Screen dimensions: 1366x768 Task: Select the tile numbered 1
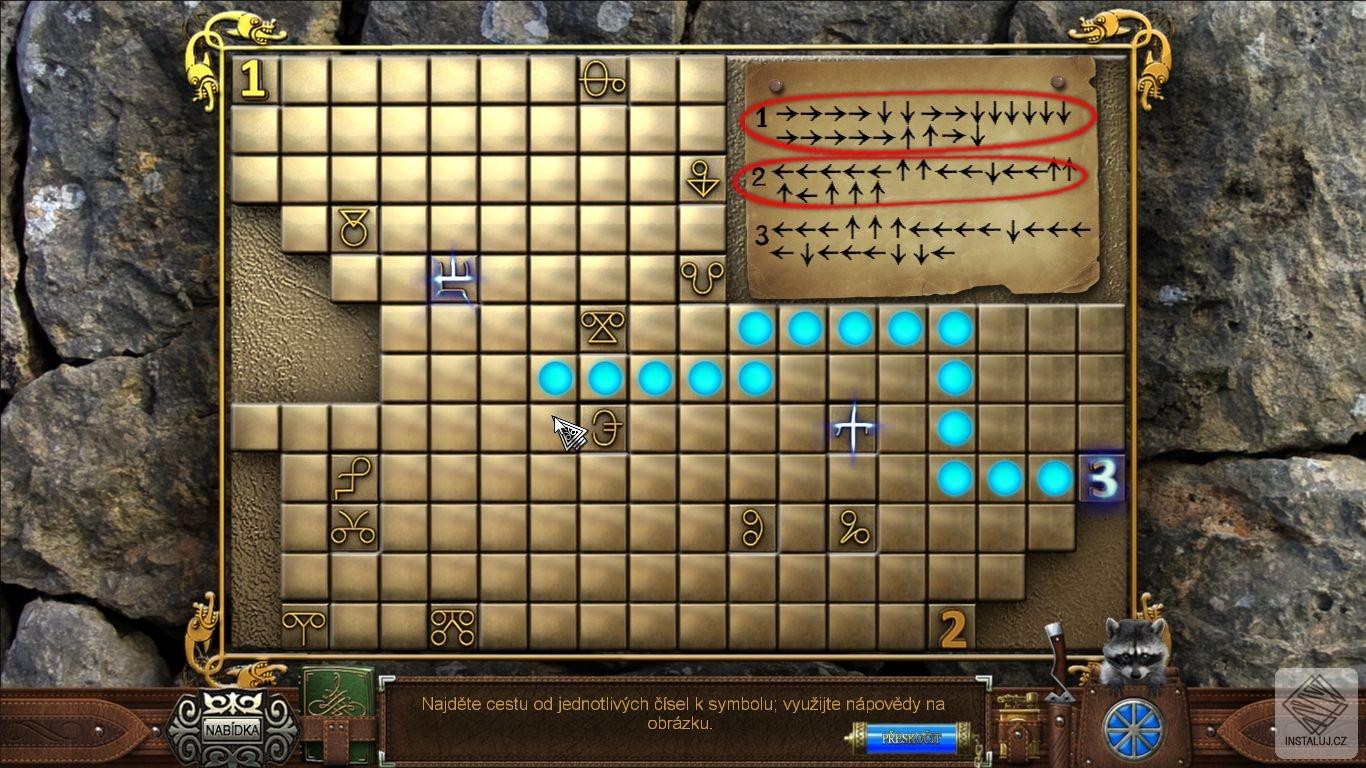[254, 80]
